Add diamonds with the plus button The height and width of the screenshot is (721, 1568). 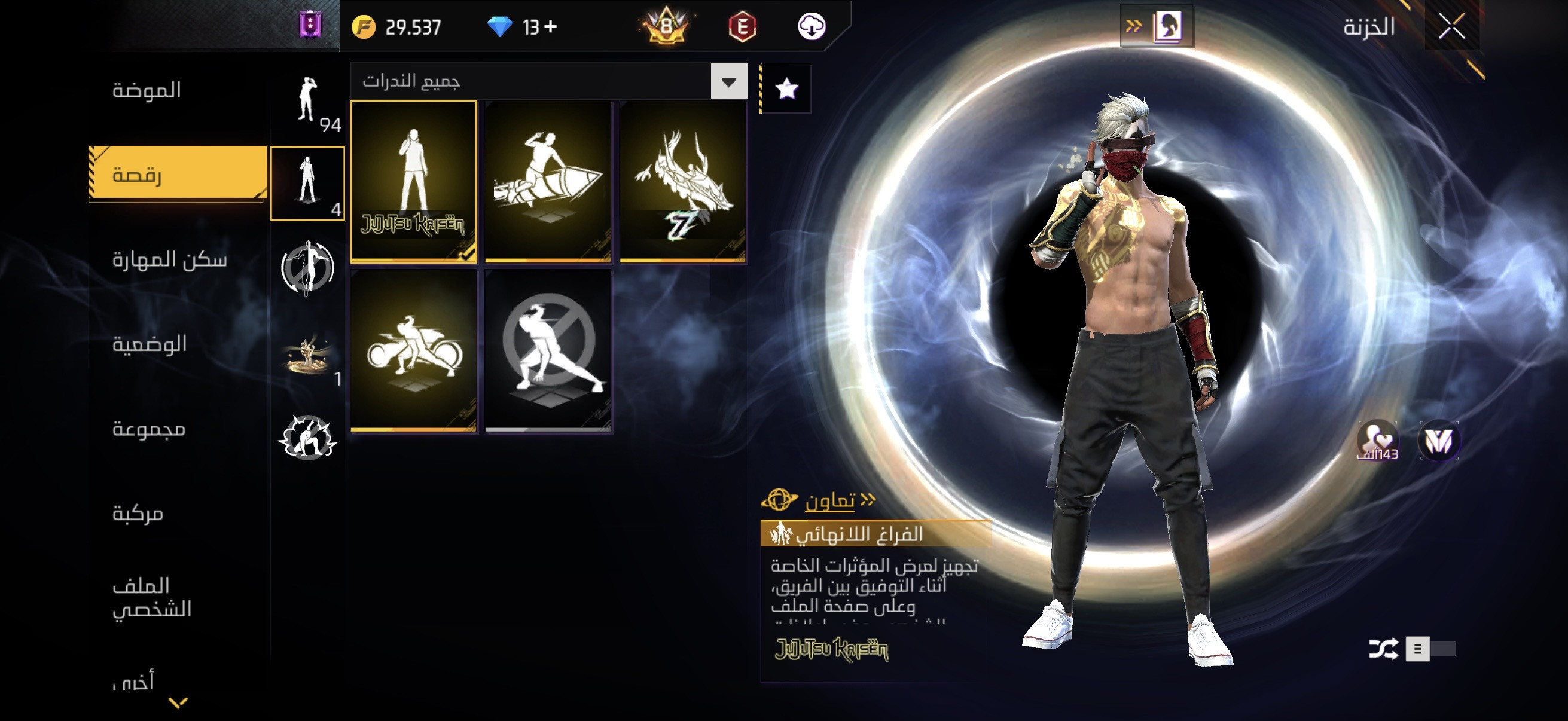(550, 27)
